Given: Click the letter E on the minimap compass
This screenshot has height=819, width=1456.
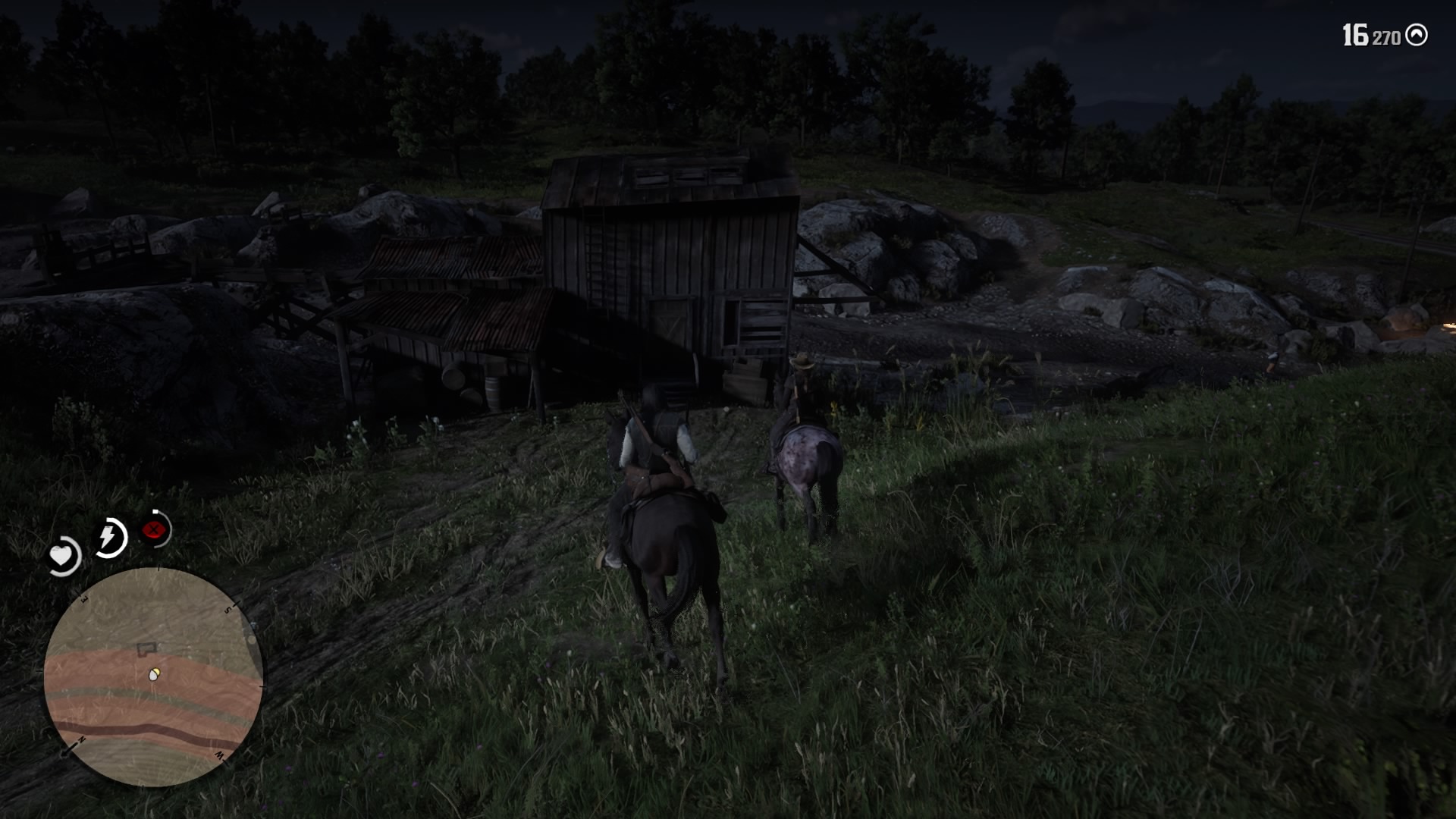Looking at the screenshot, I should [x=83, y=598].
